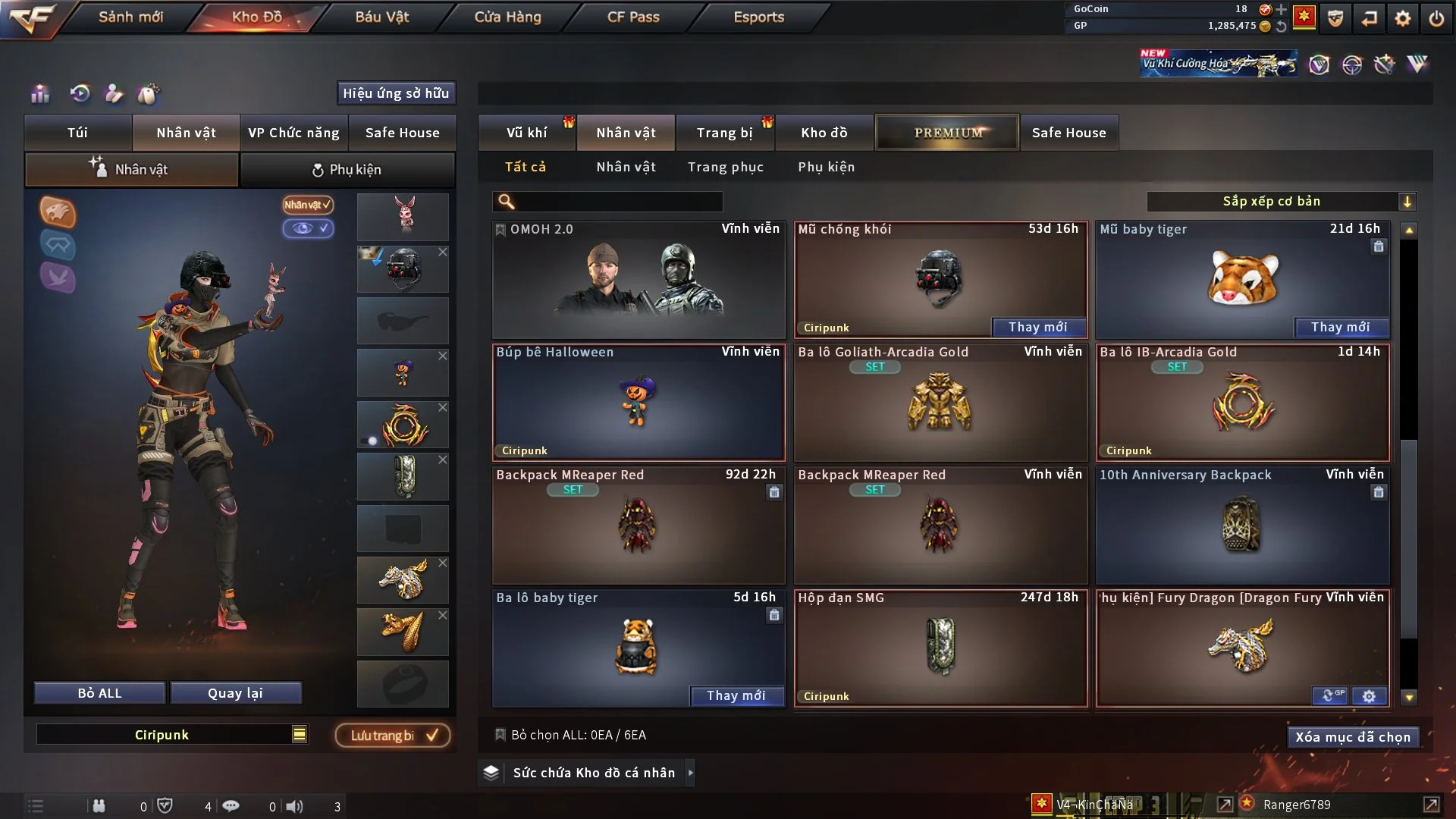The image size is (1456, 819).
Task: Select the Búp bê Halloween item
Action: click(638, 403)
